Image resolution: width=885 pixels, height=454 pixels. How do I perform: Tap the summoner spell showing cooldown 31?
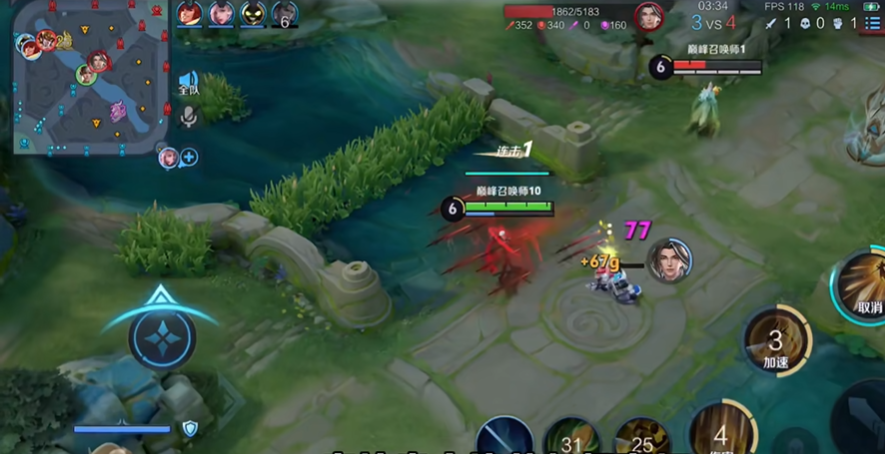572,438
